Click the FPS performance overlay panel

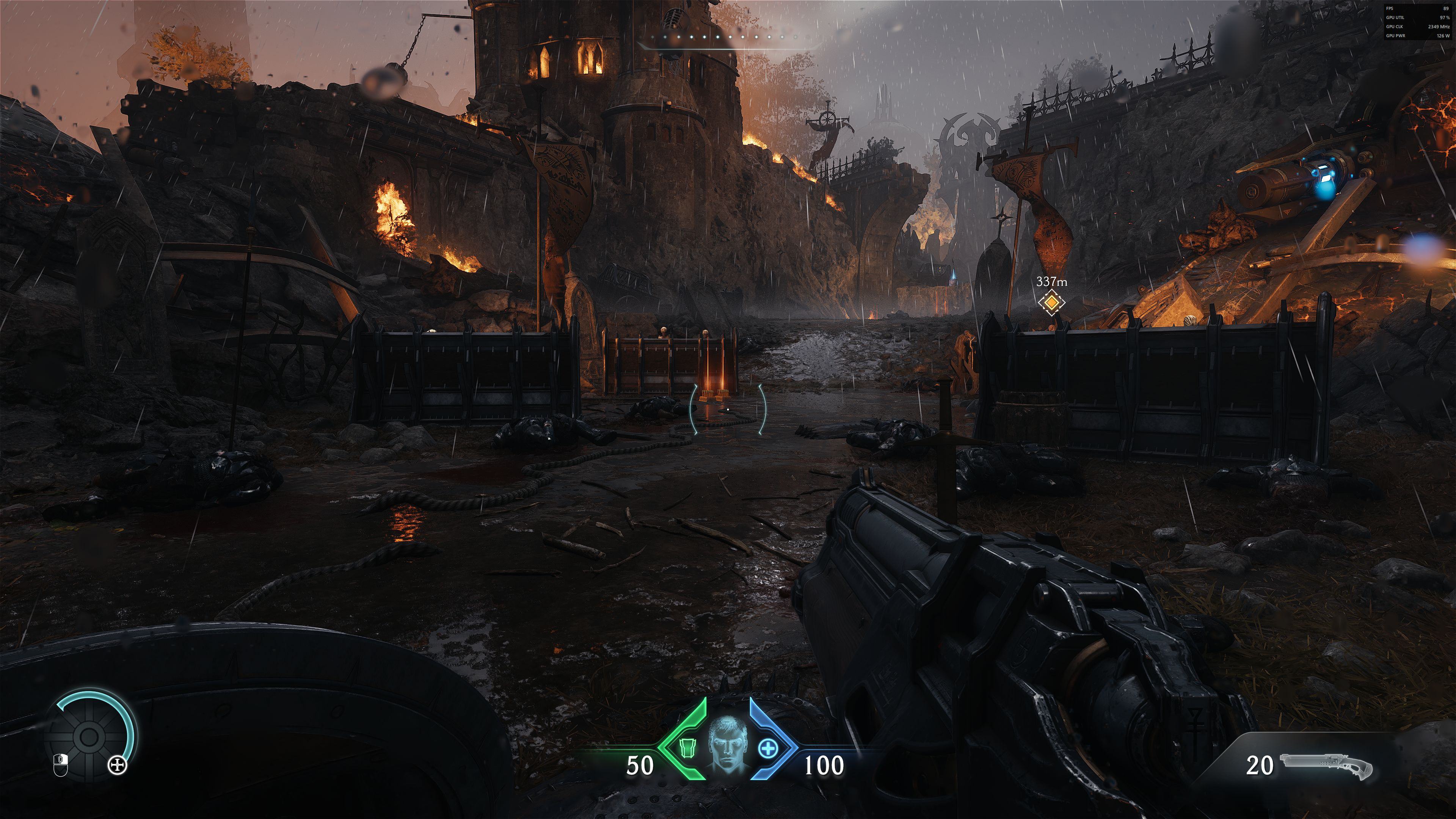click(1418, 22)
